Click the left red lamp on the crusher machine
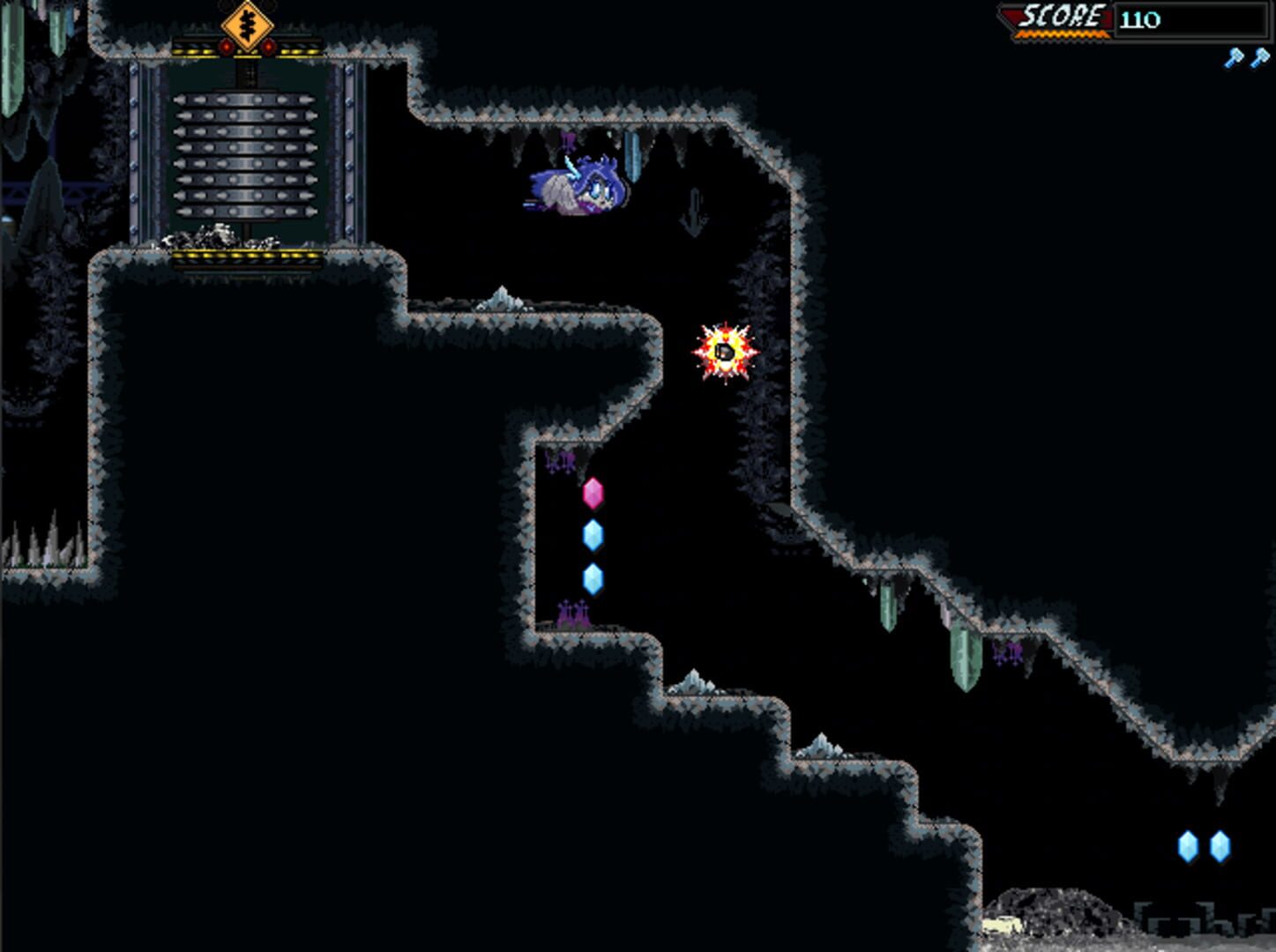The image size is (1276, 952). (x=227, y=47)
